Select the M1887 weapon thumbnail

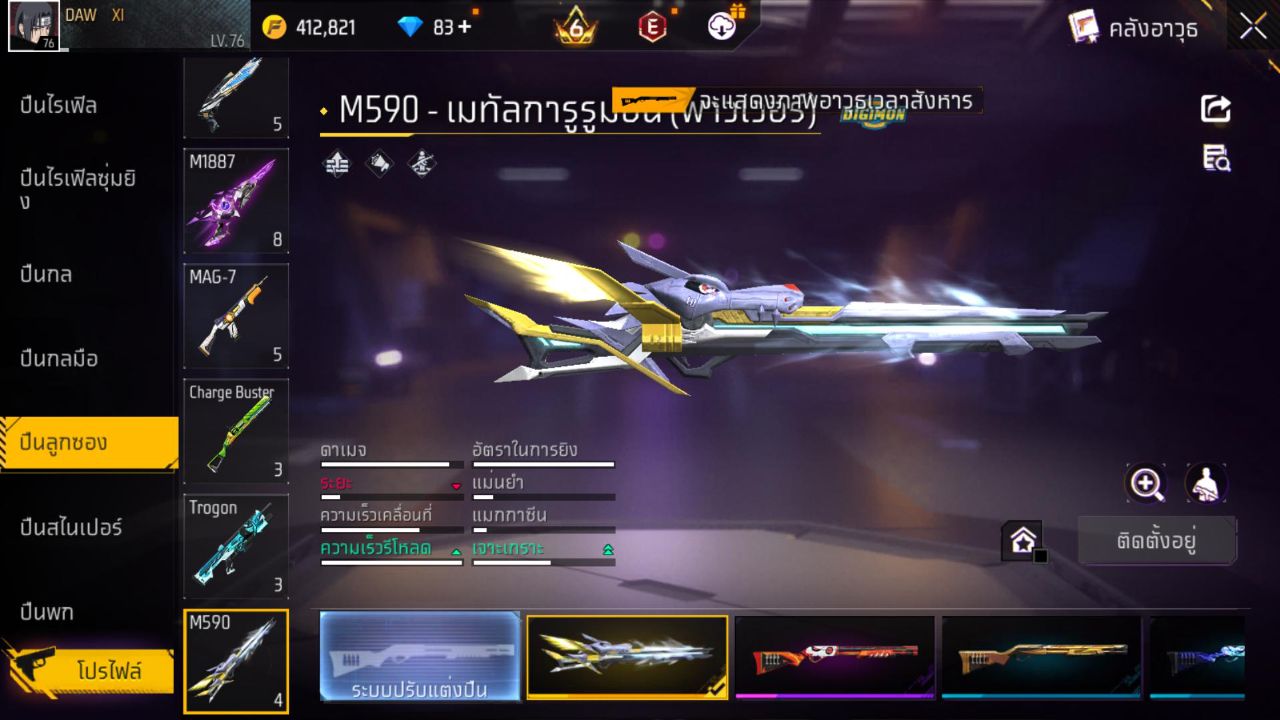tap(236, 203)
